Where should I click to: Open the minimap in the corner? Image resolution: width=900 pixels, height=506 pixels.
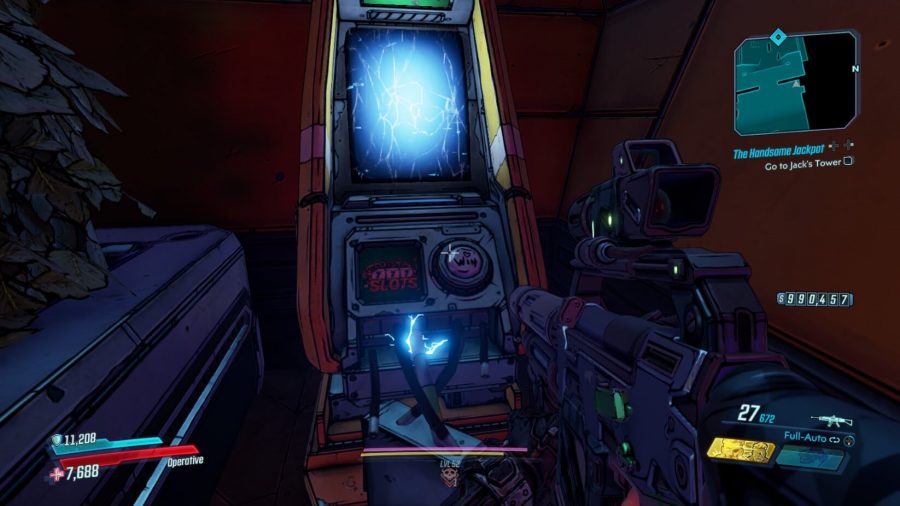(795, 84)
